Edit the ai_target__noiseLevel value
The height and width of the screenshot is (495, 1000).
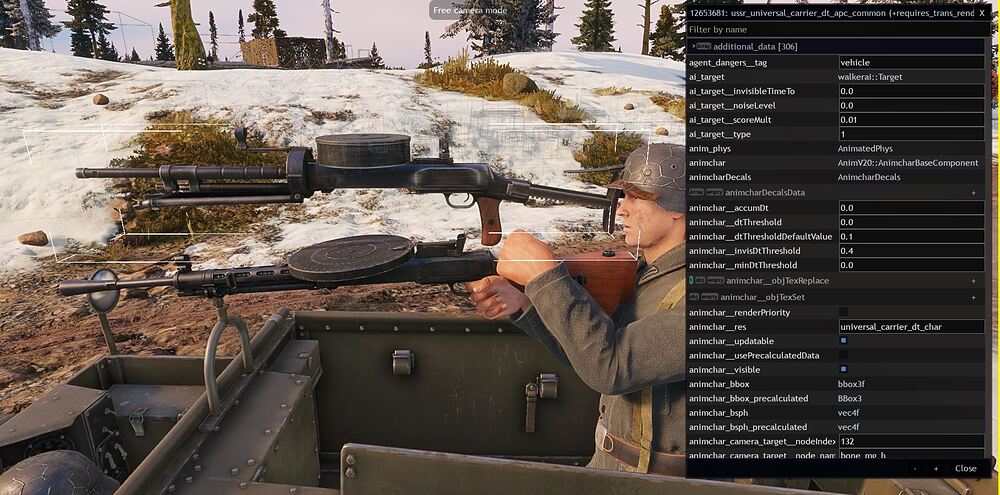(x=910, y=105)
